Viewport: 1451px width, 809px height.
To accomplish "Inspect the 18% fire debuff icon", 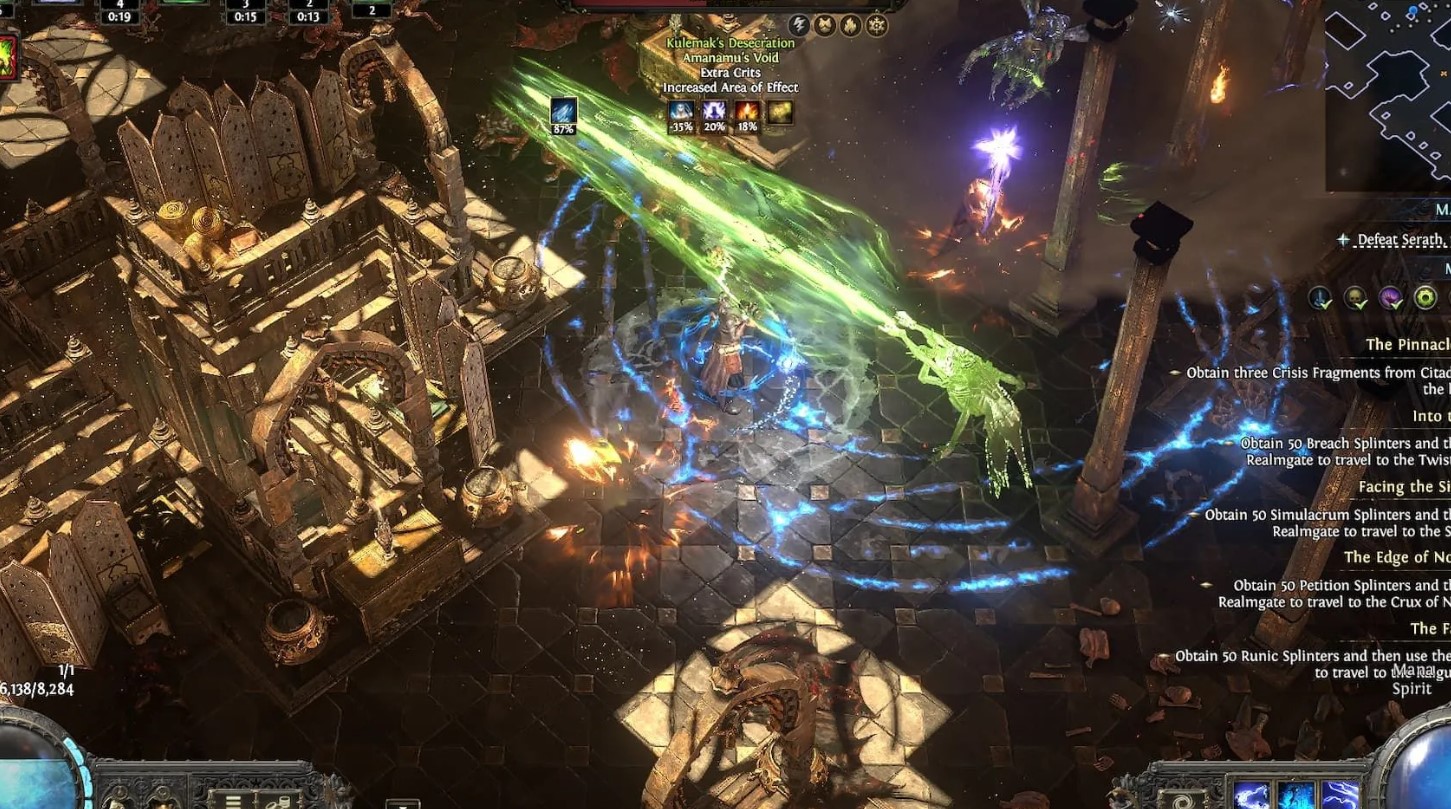I will pos(748,111).
